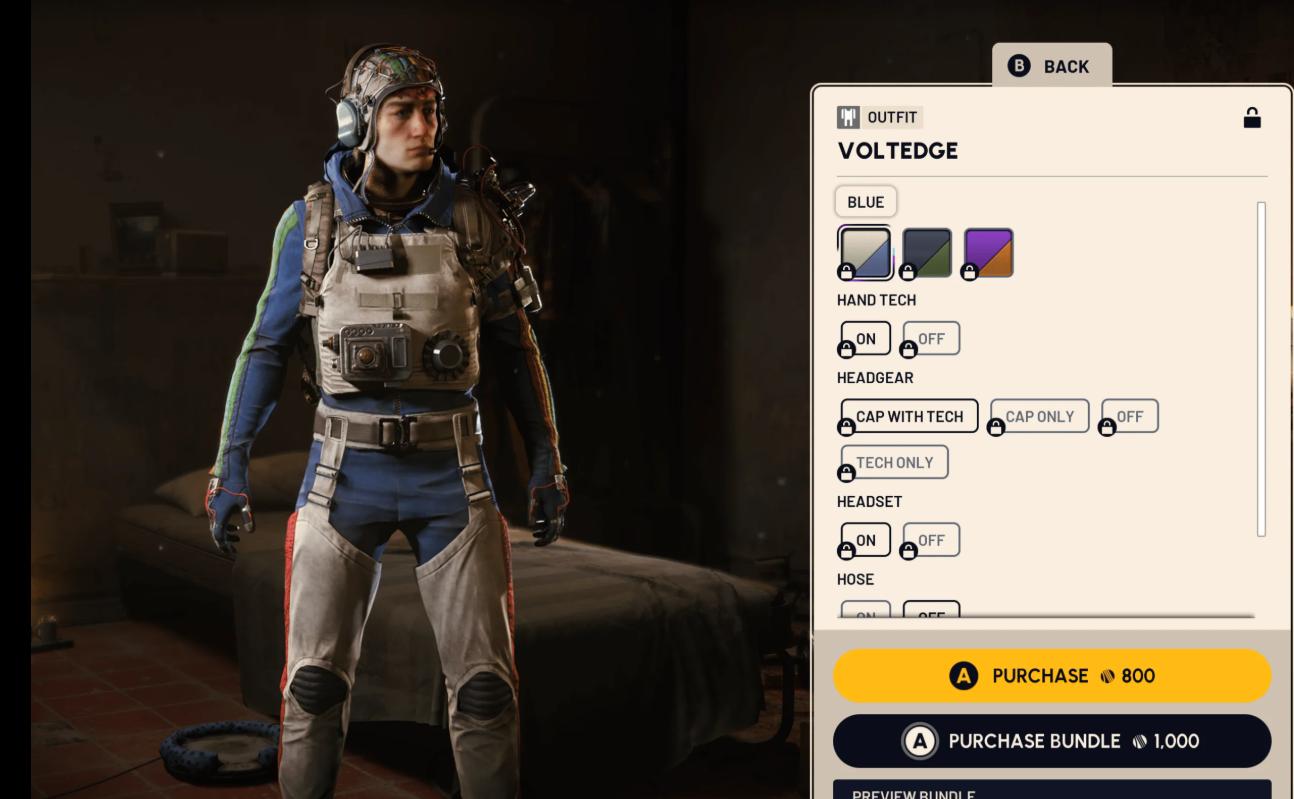Purchase the Voltedge outfit for 800
Screen dimensions: 1294x799
(1052, 676)
